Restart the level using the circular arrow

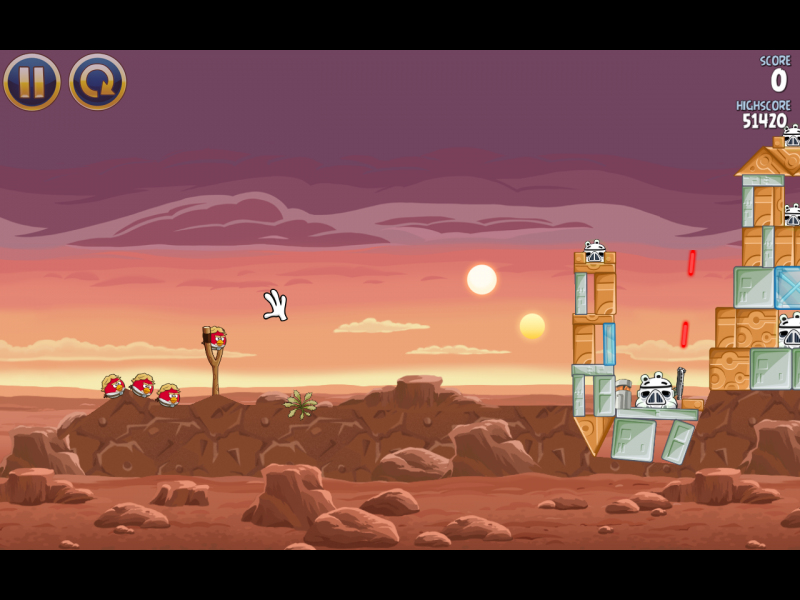click(x=97, y=82)
